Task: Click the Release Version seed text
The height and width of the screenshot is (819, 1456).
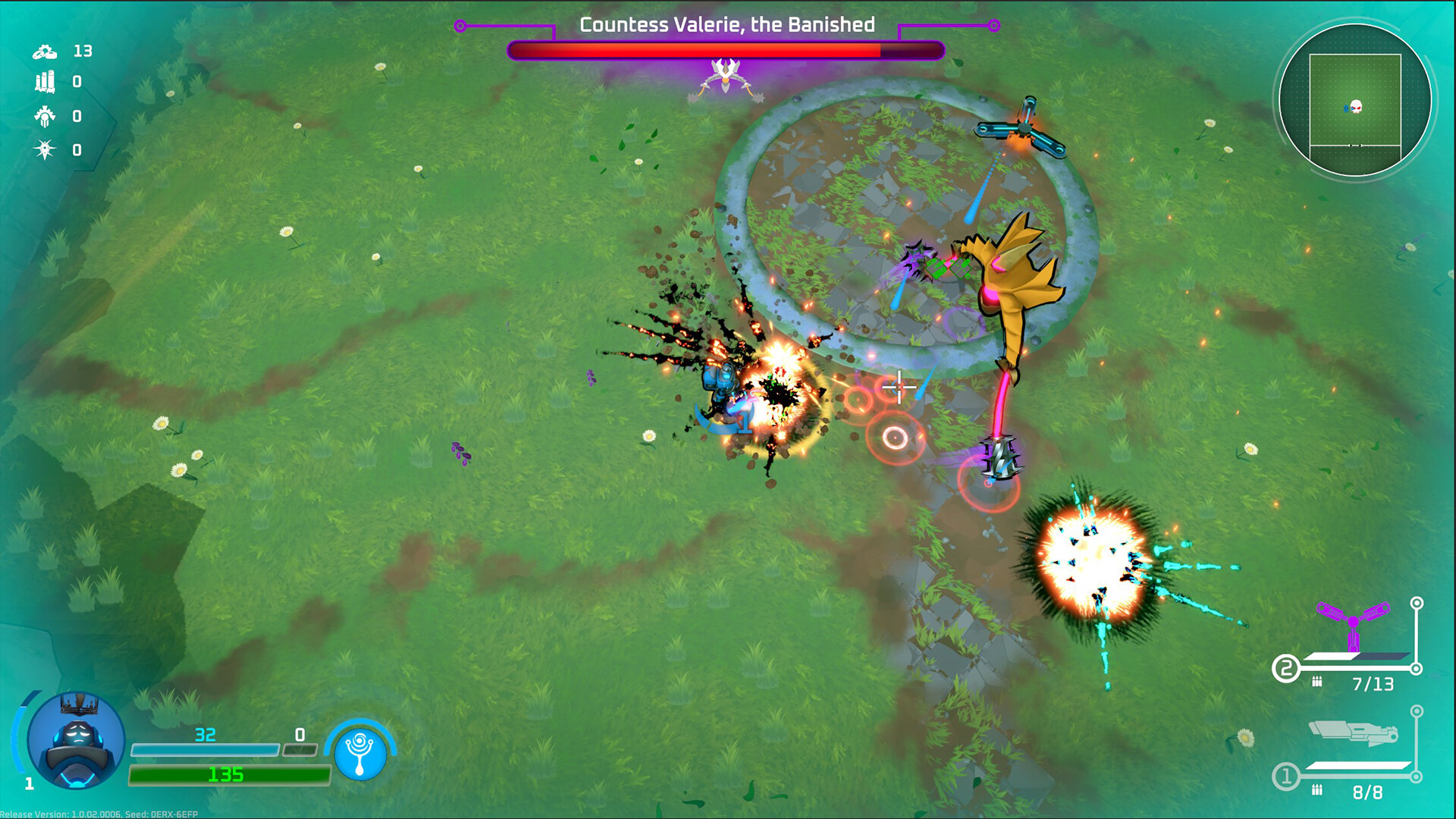Action: 99,814
